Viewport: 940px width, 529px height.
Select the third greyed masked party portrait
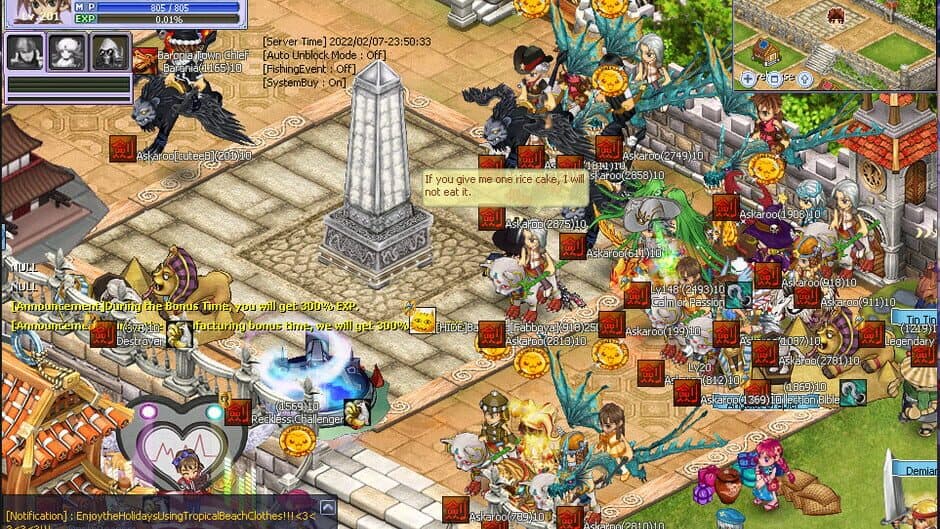[x=110, y=52]
